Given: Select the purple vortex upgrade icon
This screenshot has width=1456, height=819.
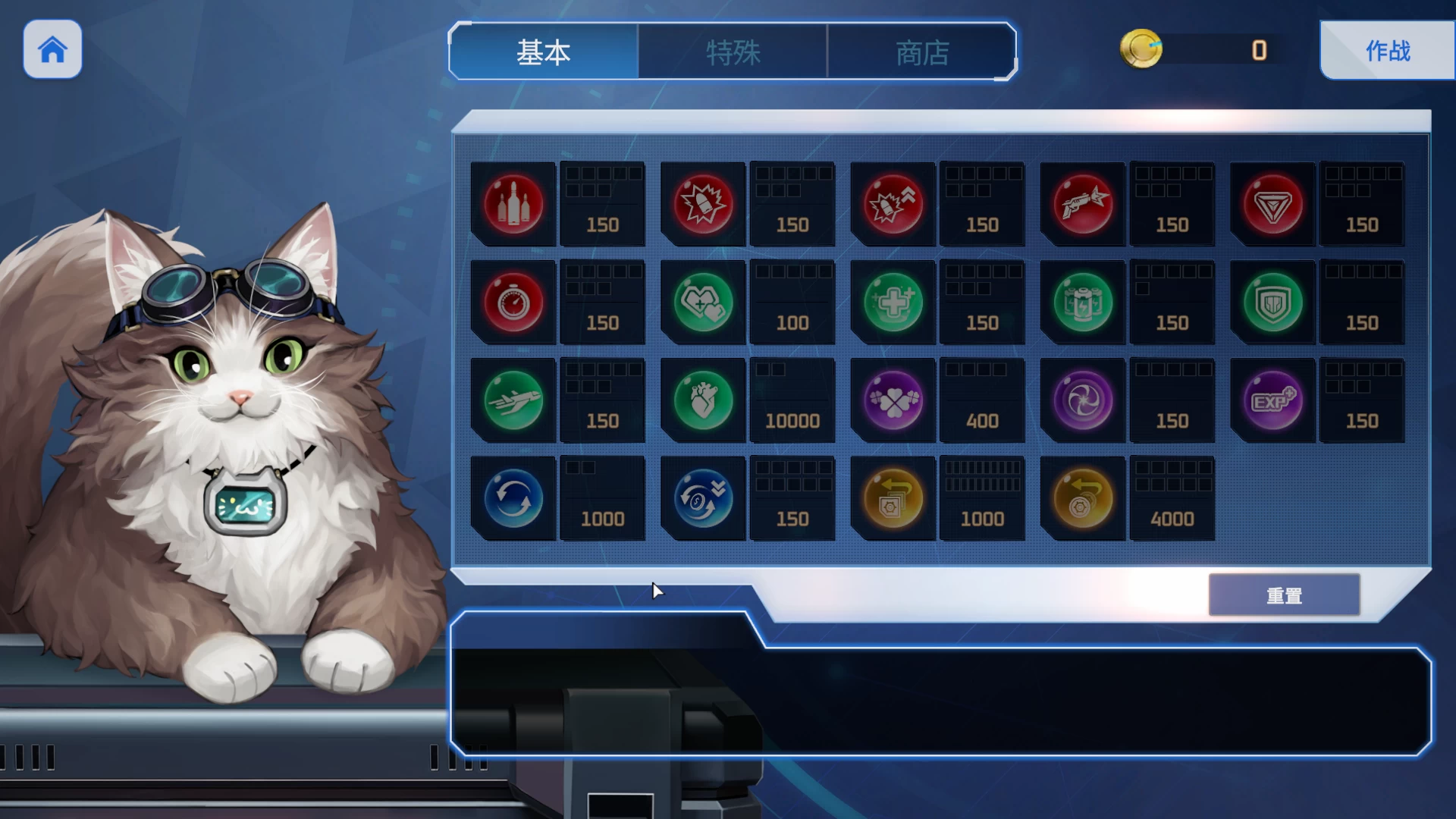Looking at the screenshot, I should [x=1082, y=400].
